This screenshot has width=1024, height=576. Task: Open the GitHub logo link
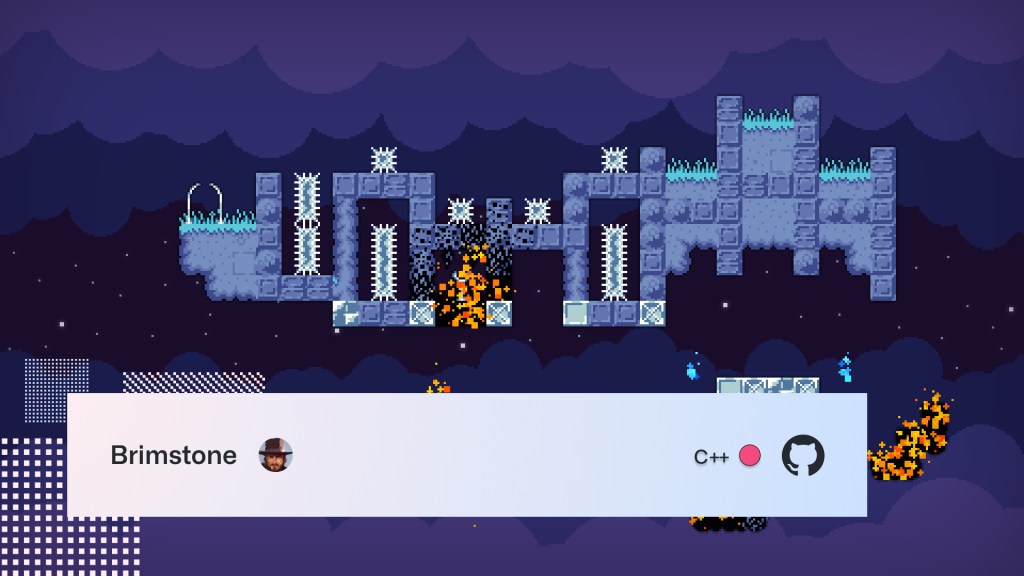click(802, 455)
